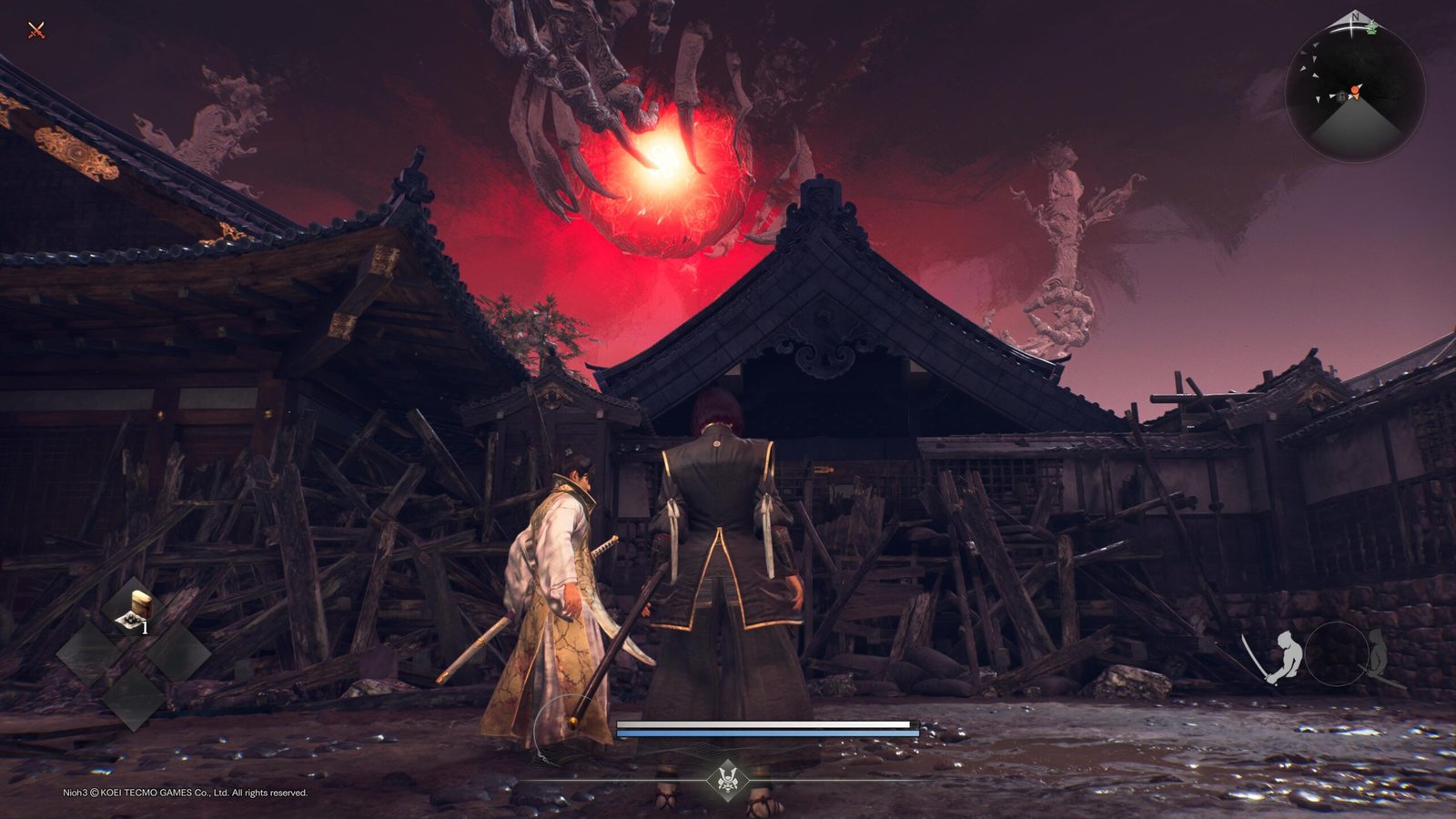This screenshot has width=1456, height=819.
Task: Click the locked door icon on the minimap
Action: click(x=1341, y=96)
